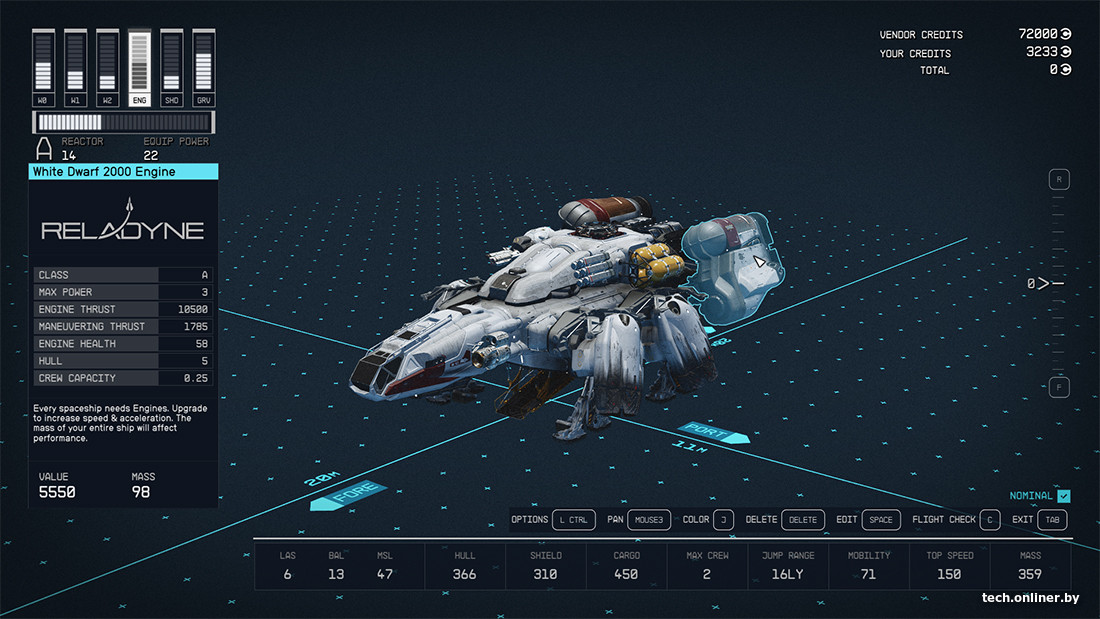Exit the ship builder
Image resolution: width=1100 pixels, height=619 pixels.
1052,520
